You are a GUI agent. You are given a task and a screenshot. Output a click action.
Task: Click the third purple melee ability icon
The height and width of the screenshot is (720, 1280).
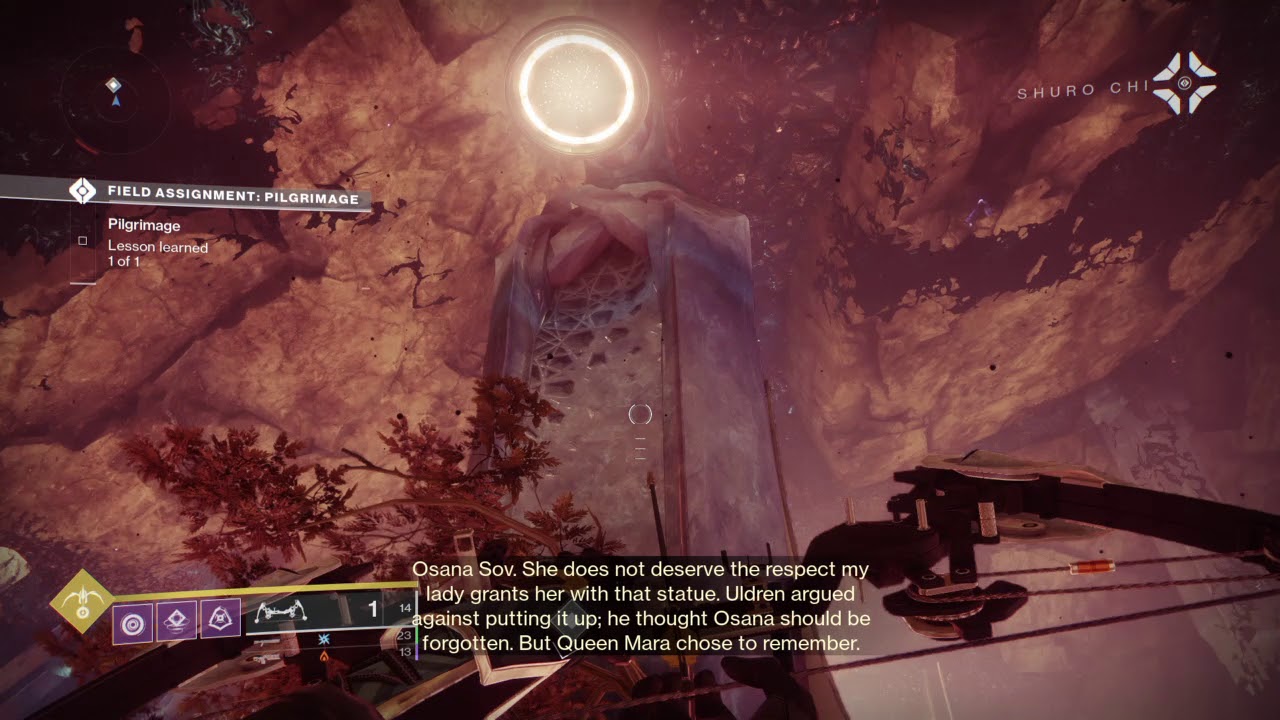(220, 620)
